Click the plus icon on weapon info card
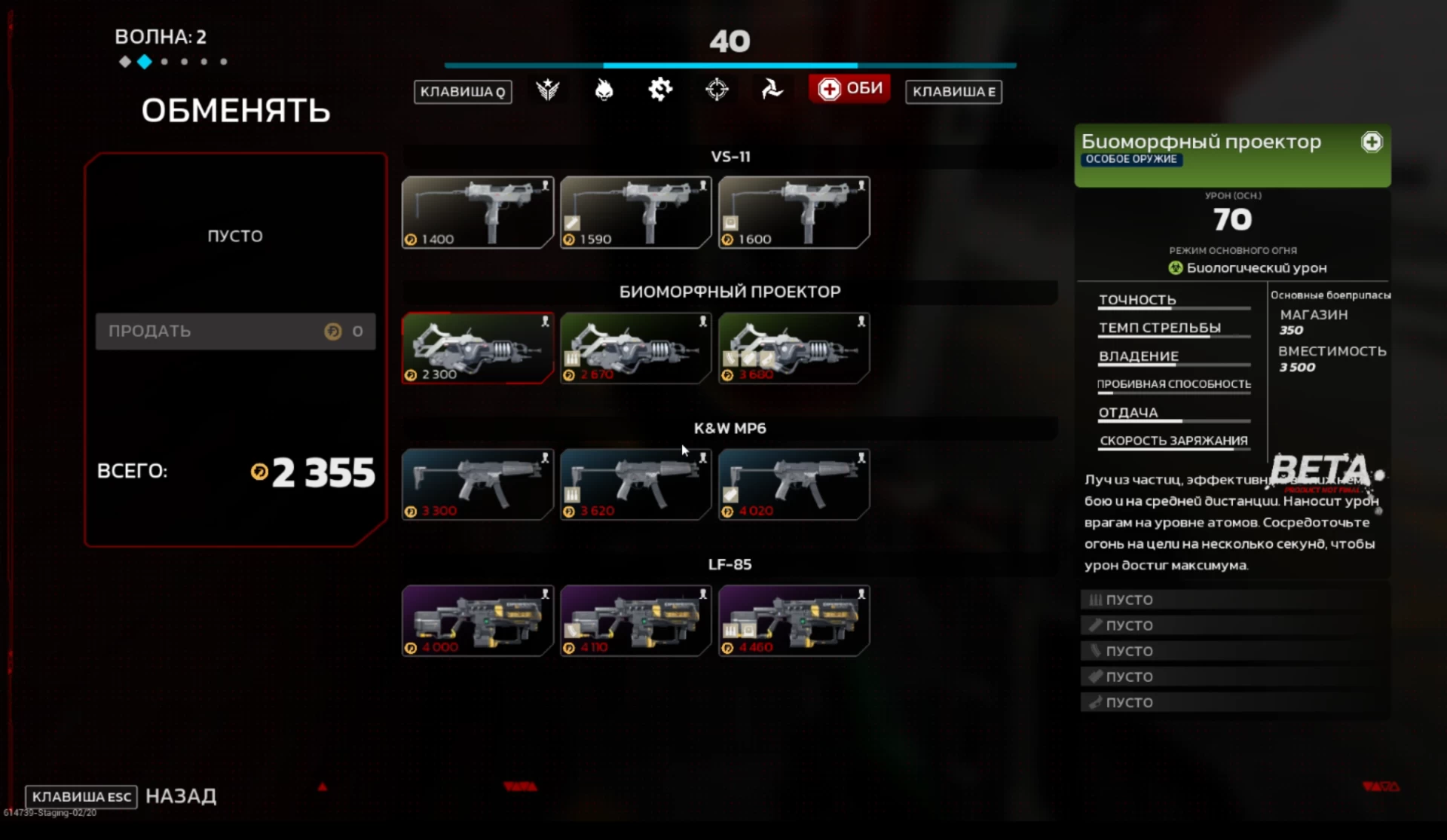Viewport: 1447px width, 840px height. (1372, 142)
